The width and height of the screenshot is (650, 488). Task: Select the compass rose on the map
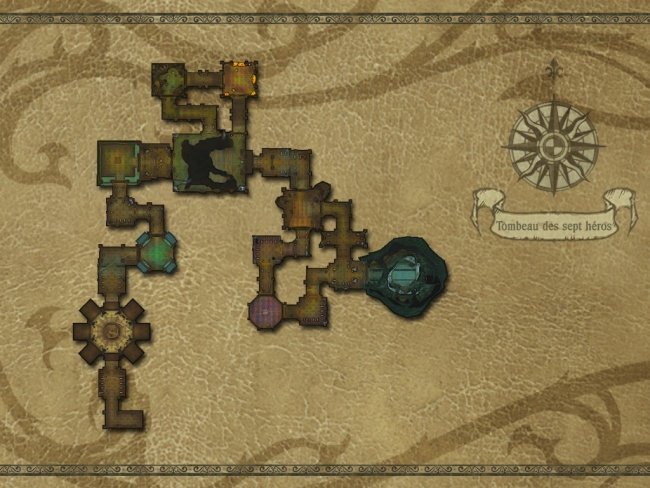pyautogui.click(x=553, y=146)
